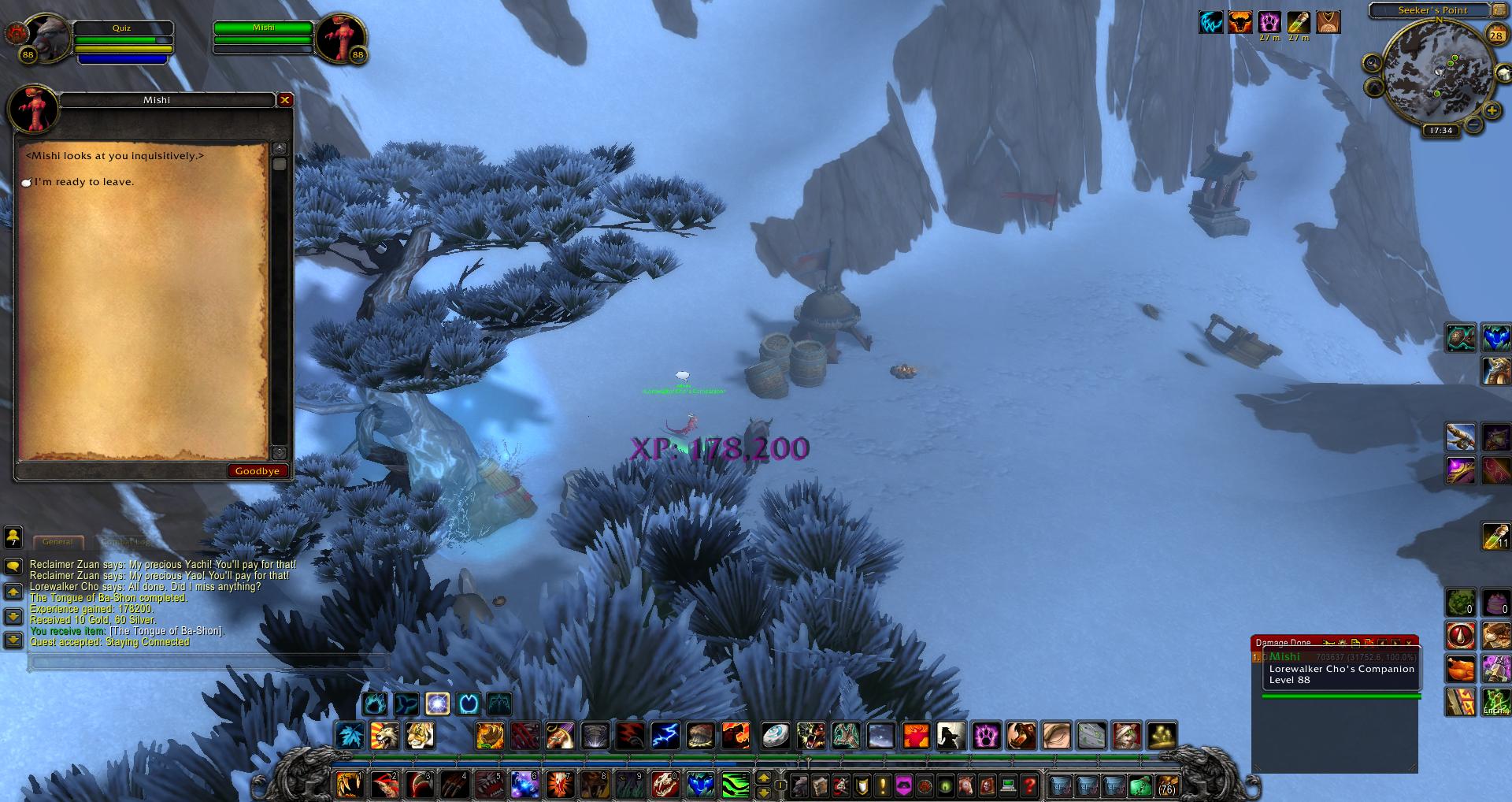Click the minimap clock showing 17:34
Screen dimensions: 1512x802
pos(1440,131)
